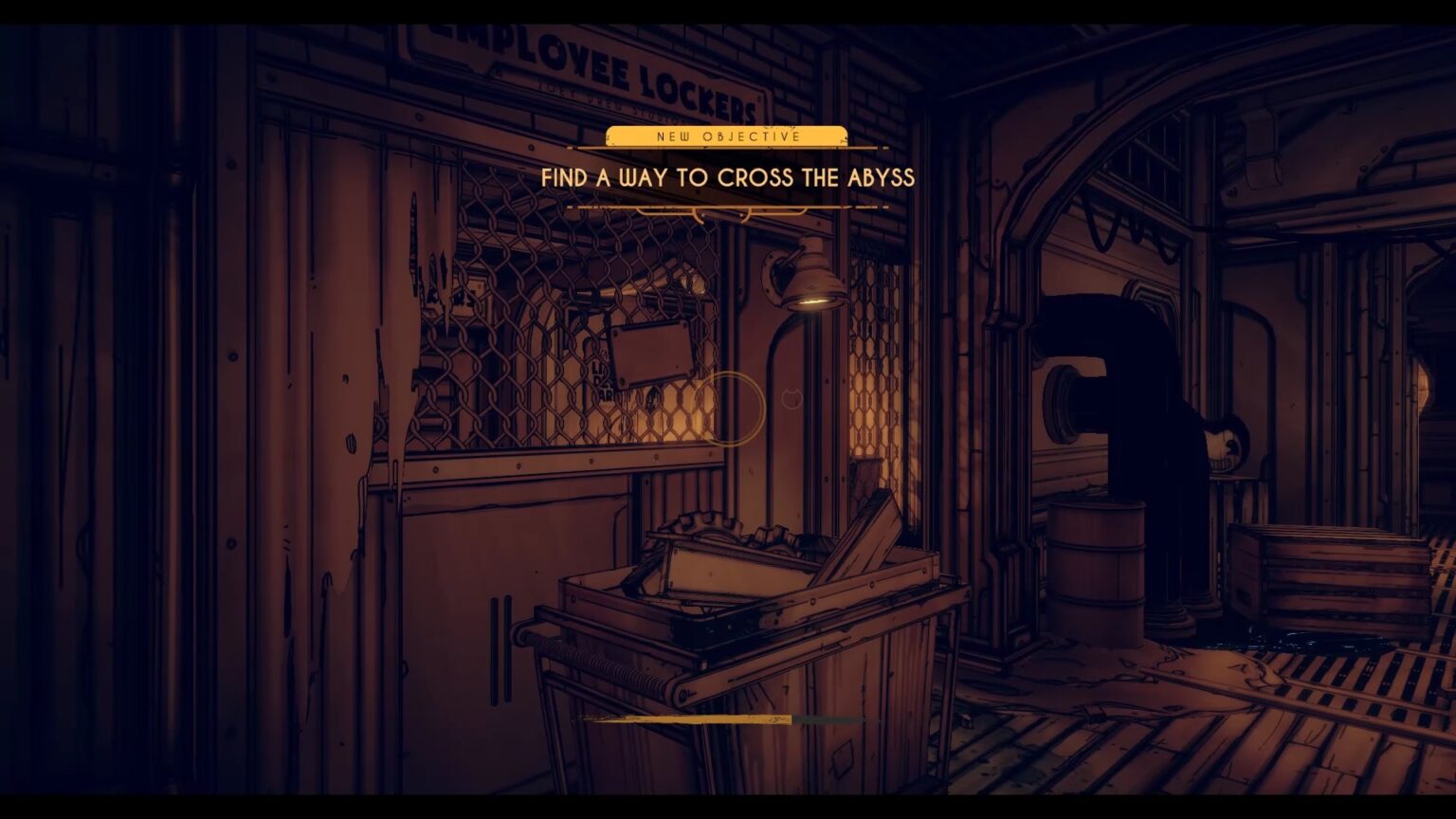Click the objective text FIND A WAY TO CROSS THE ABYSS

pos(726,178)
